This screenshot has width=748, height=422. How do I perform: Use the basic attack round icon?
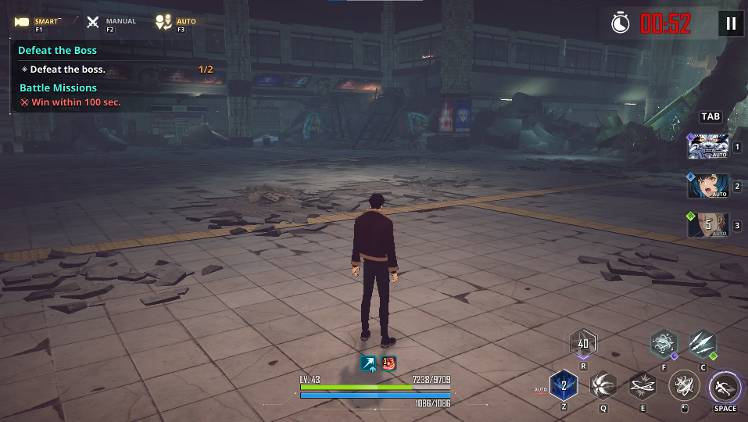pyautogui.click(x=684, y=385)
